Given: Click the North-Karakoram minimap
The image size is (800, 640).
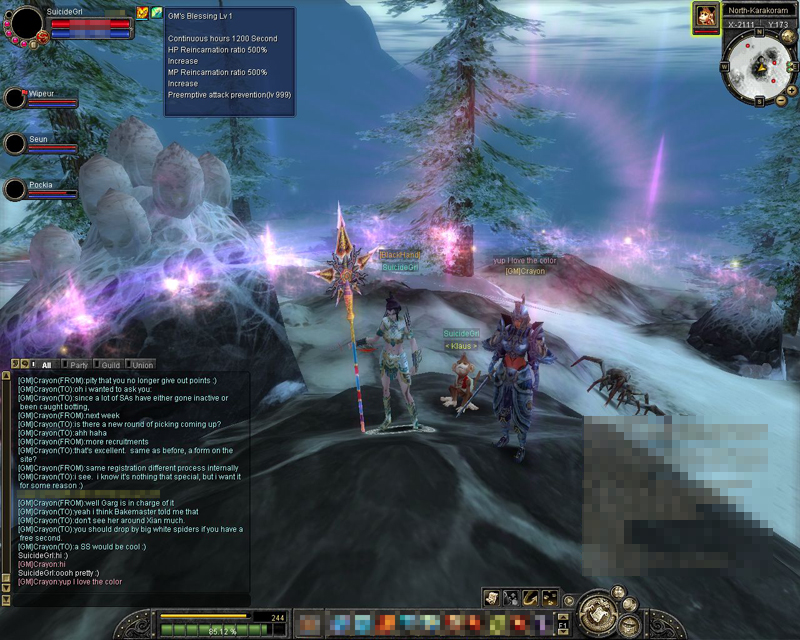Looking at the screenshot, I should (760, 68).
